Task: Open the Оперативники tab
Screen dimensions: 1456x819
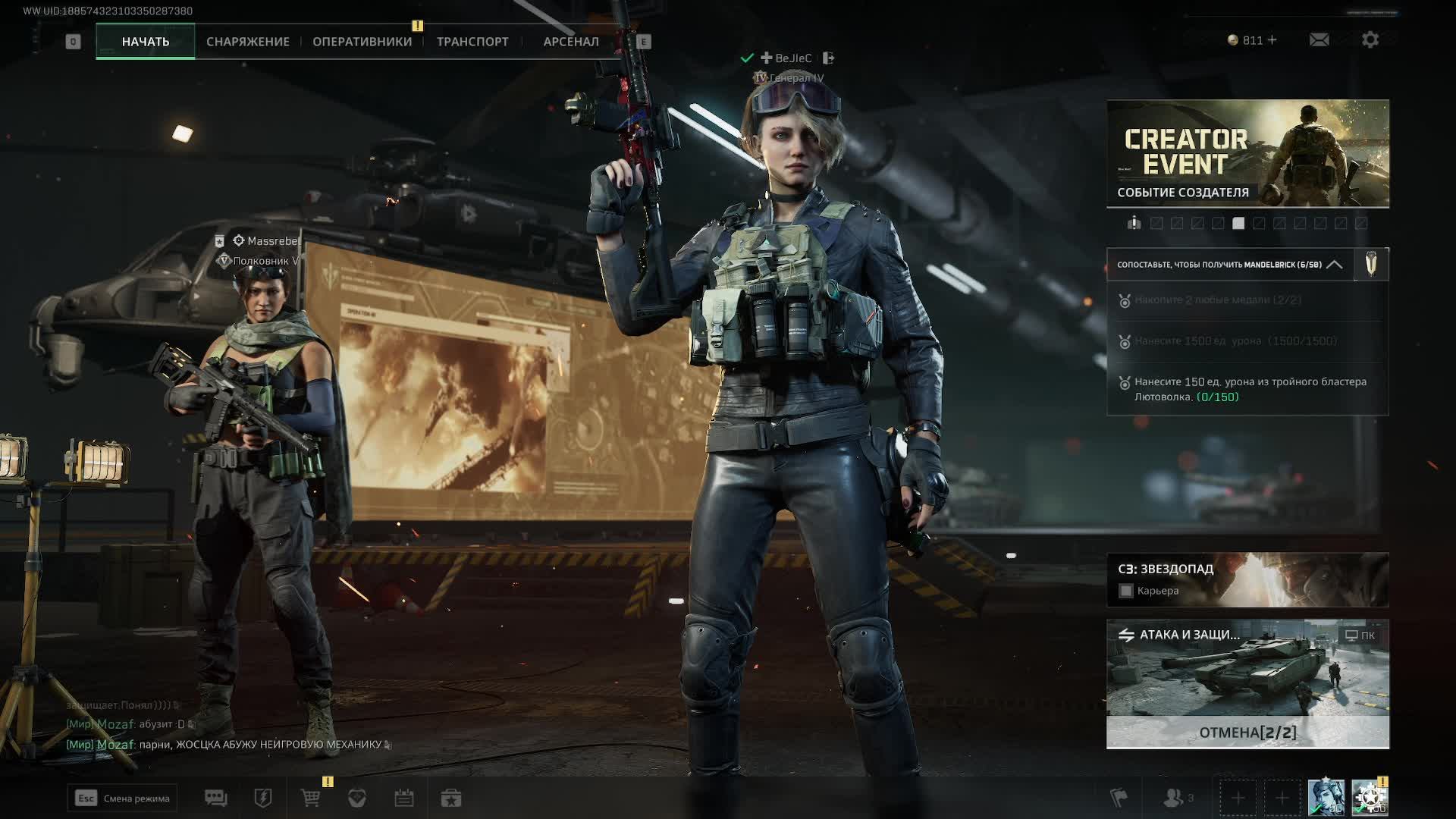Action: pyautogui.click(x=362, y=42)
